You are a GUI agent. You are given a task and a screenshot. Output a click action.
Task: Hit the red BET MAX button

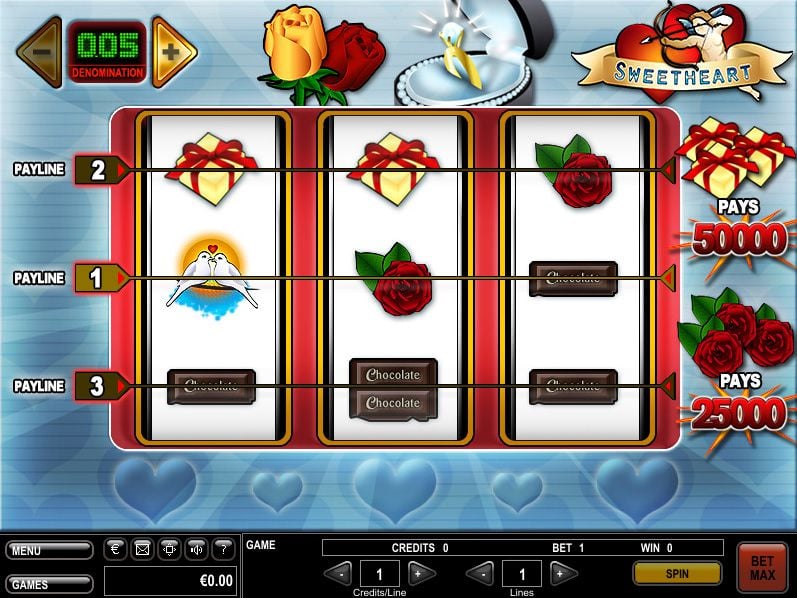(x=761, y=567)
